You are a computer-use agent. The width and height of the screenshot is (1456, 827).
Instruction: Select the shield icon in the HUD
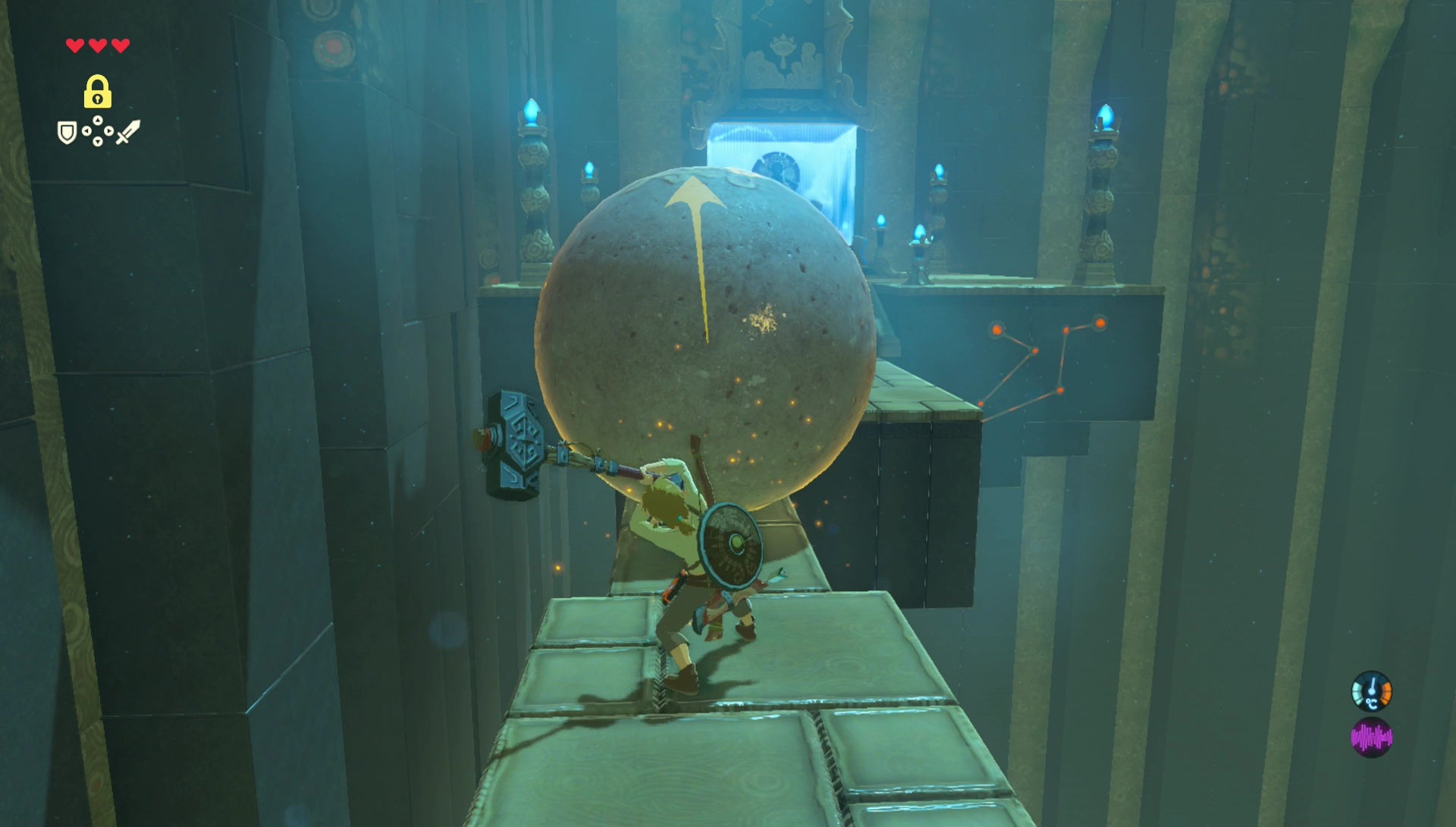66,133
